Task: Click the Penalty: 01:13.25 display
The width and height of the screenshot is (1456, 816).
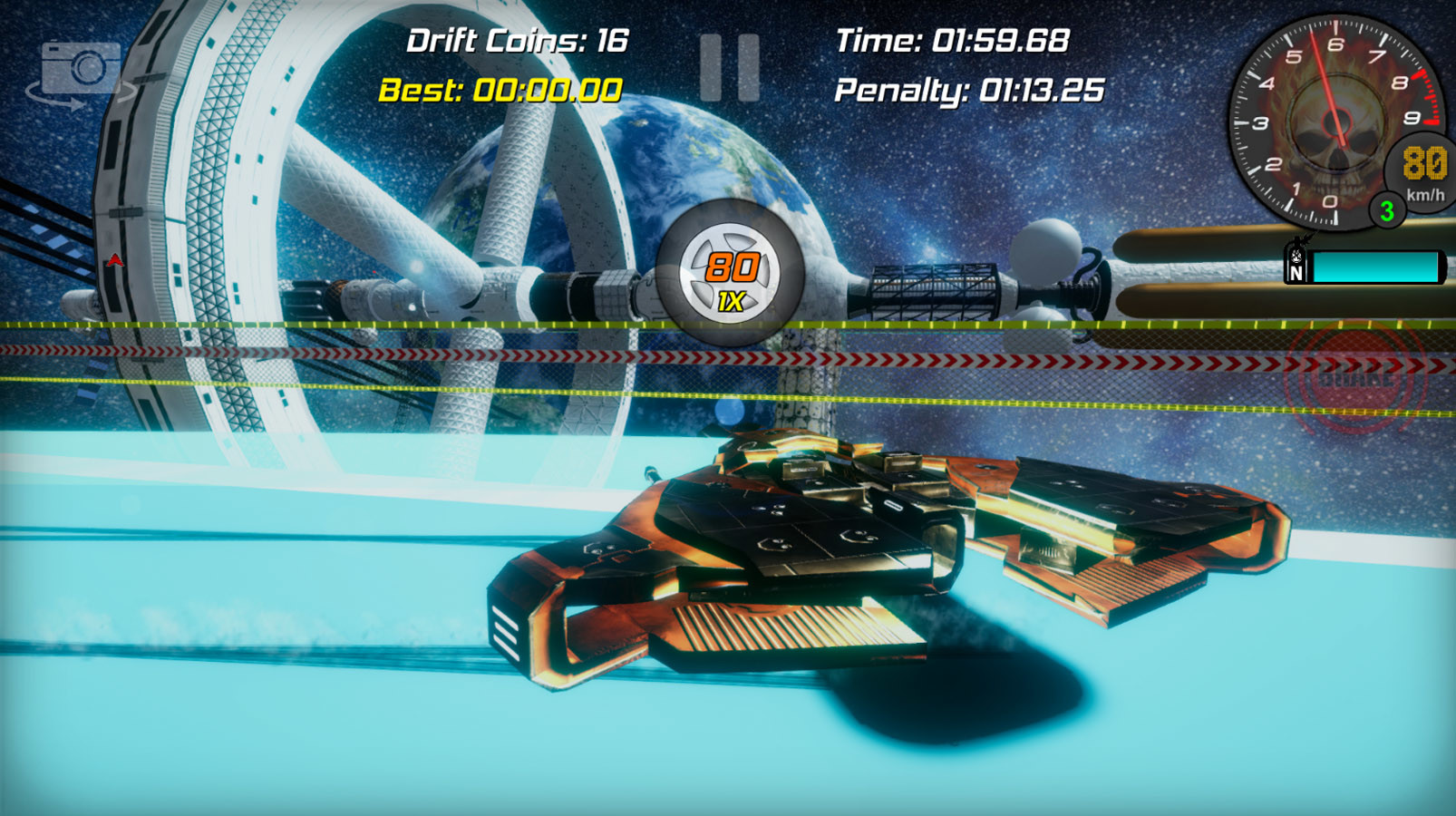Action: click(x=968, y=90)
